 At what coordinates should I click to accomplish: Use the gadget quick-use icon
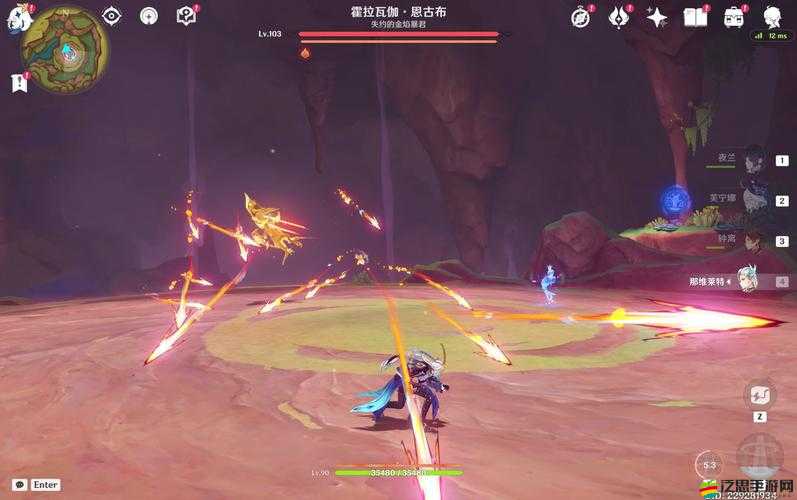(759, 394)
